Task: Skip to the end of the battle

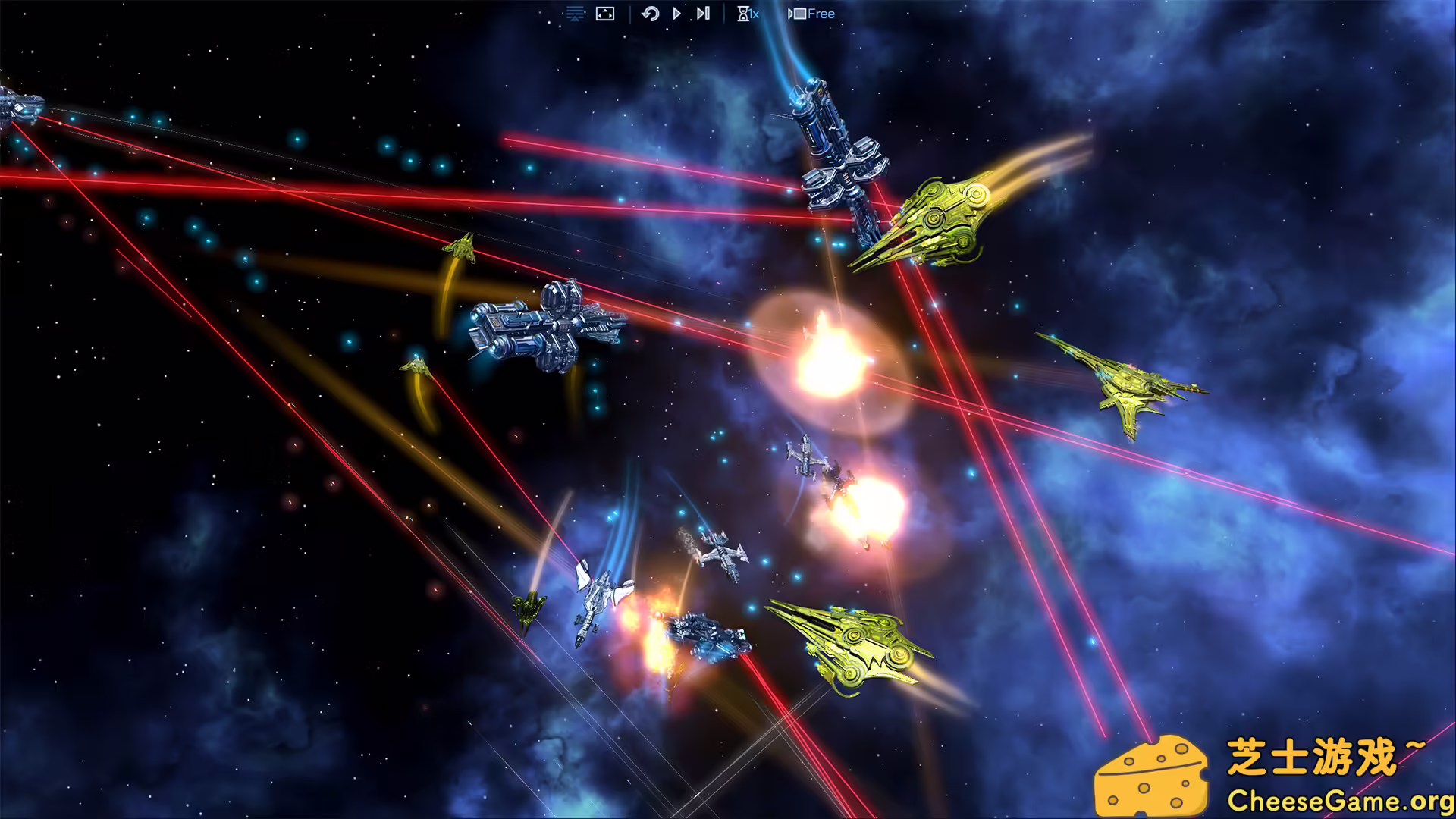Action: coord(701,13)
